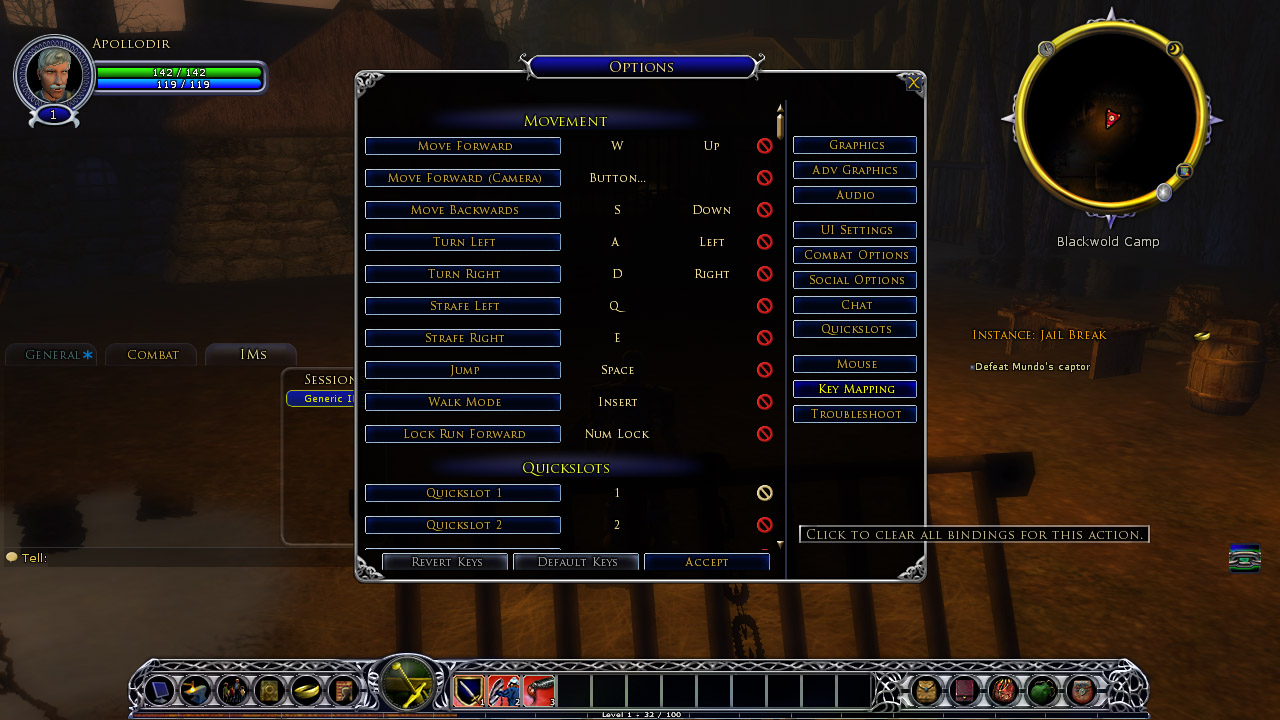Switch to UI Settings
The height and width of the screenshot is (720, 1280).
855,230
